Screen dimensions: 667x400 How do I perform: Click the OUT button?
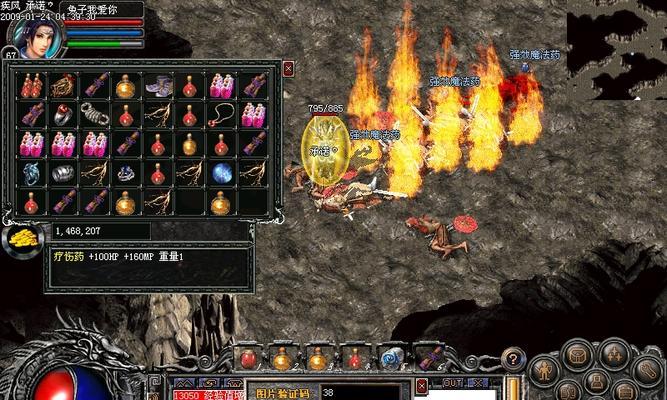[x=452, y=382]
